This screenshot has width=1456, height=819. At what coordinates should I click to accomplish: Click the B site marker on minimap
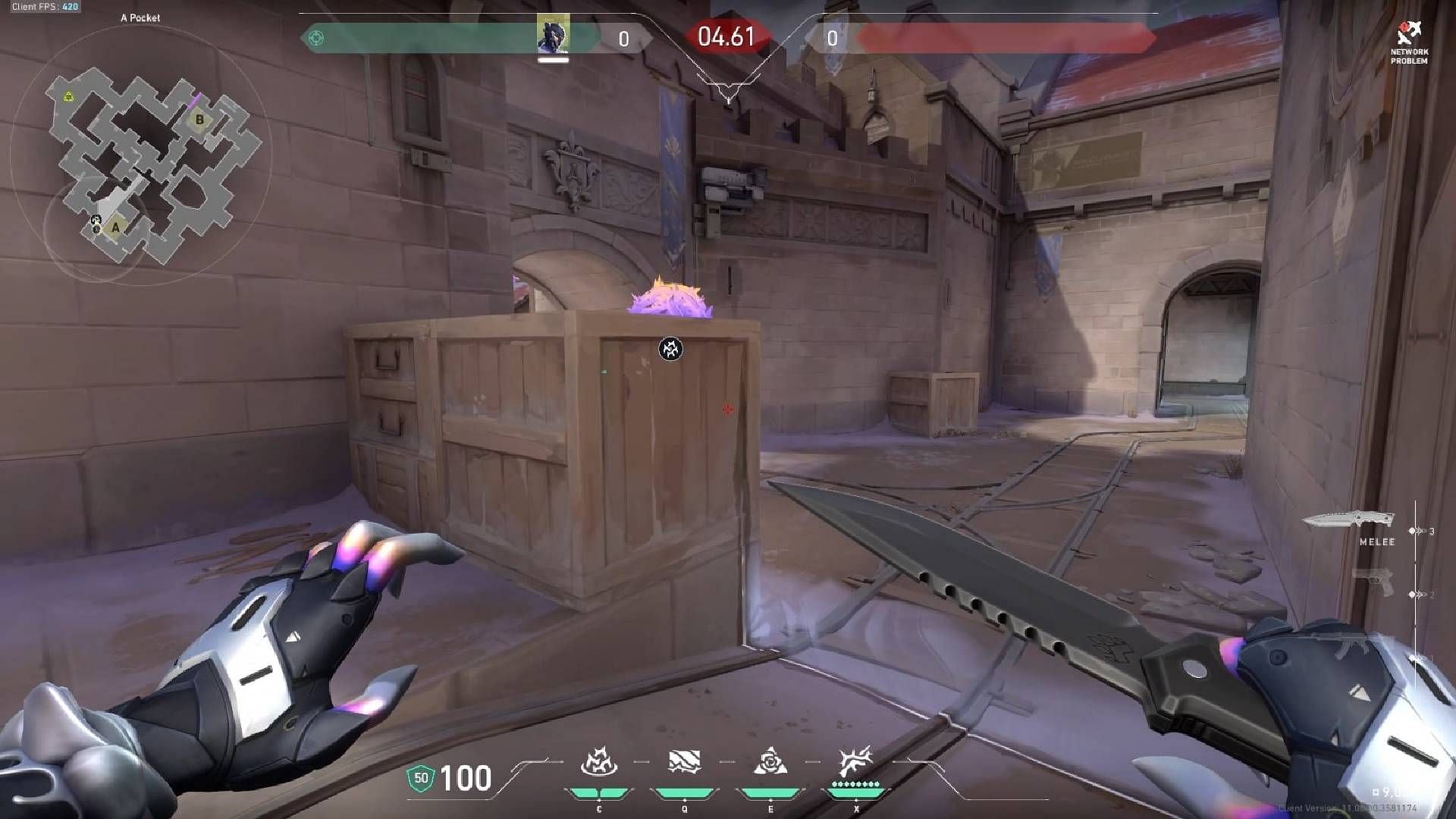(x=199, y=118)
